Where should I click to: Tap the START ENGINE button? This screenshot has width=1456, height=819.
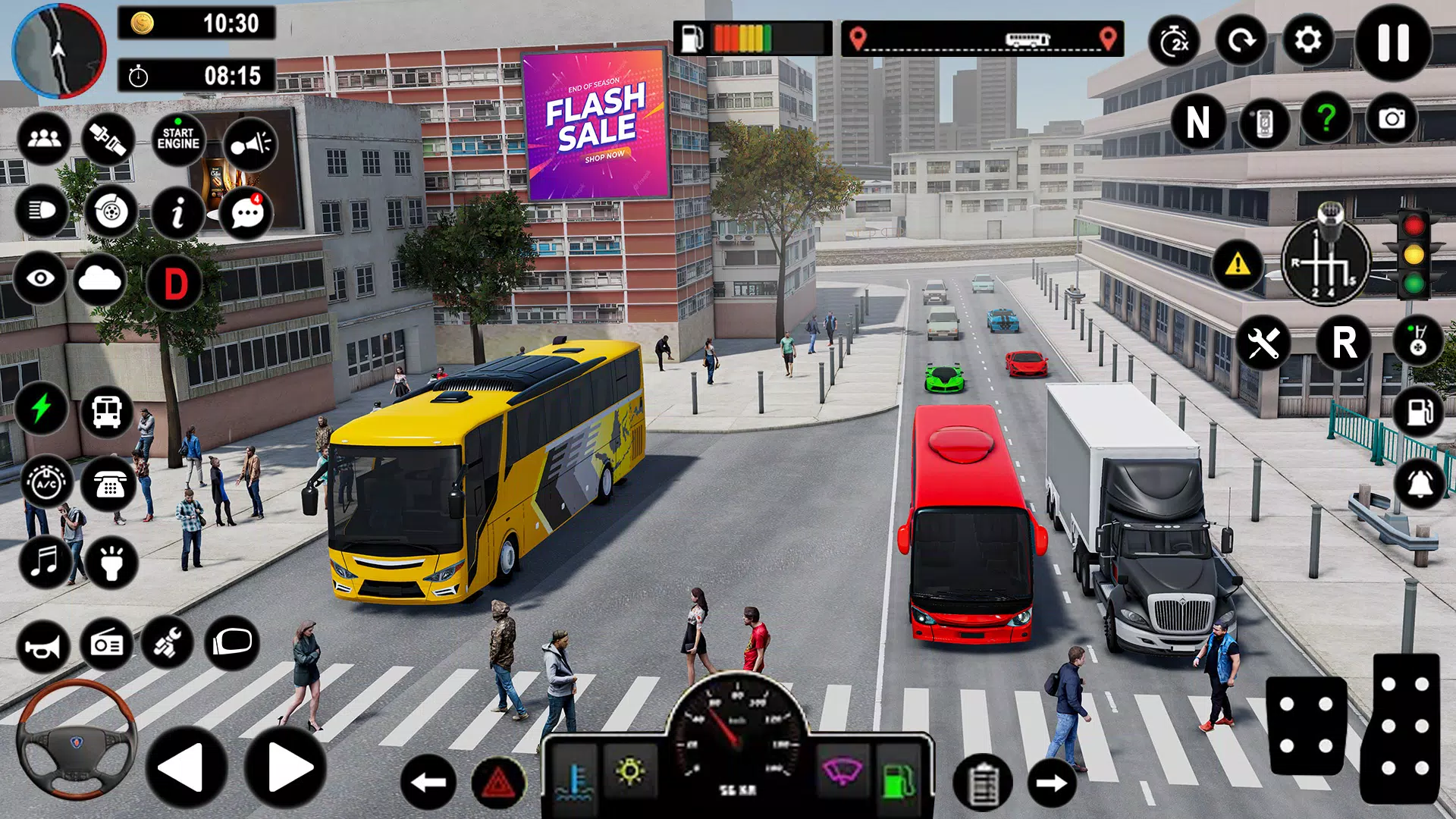coord(178,140)
